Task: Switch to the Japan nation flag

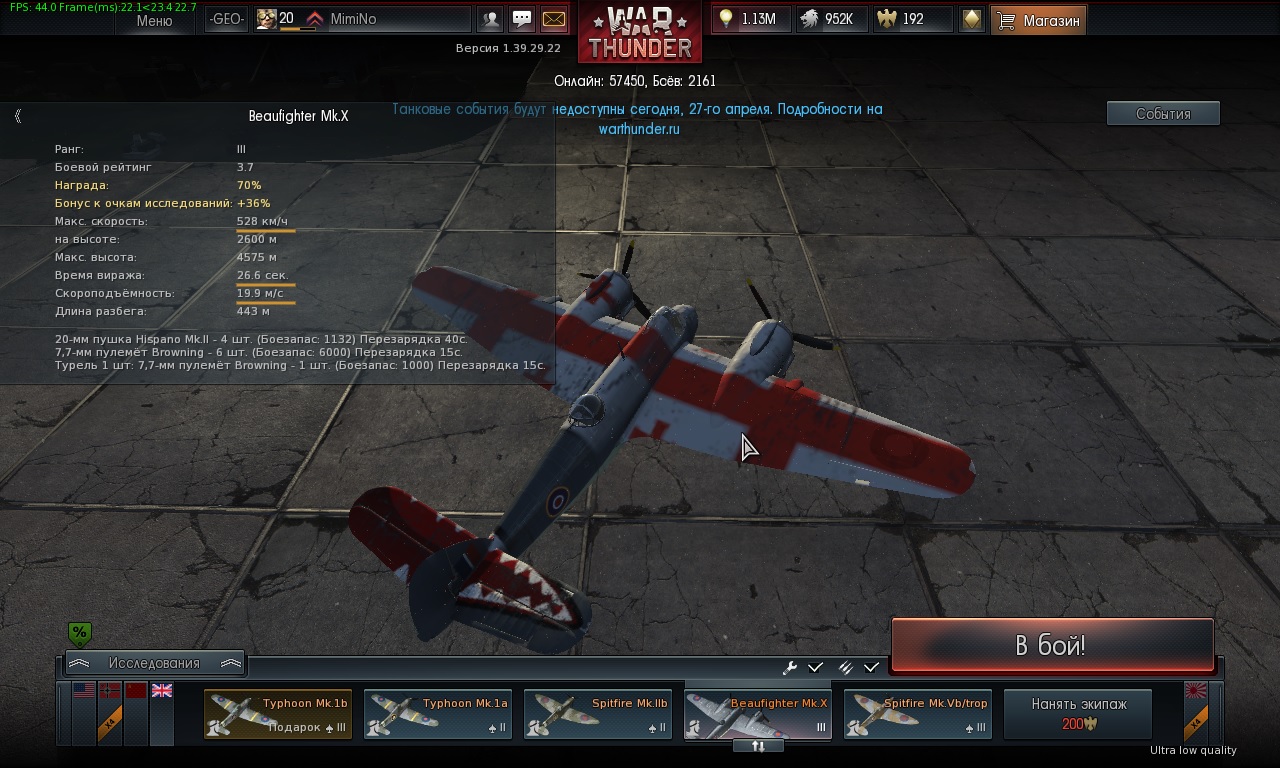Action: point(1195,691)
